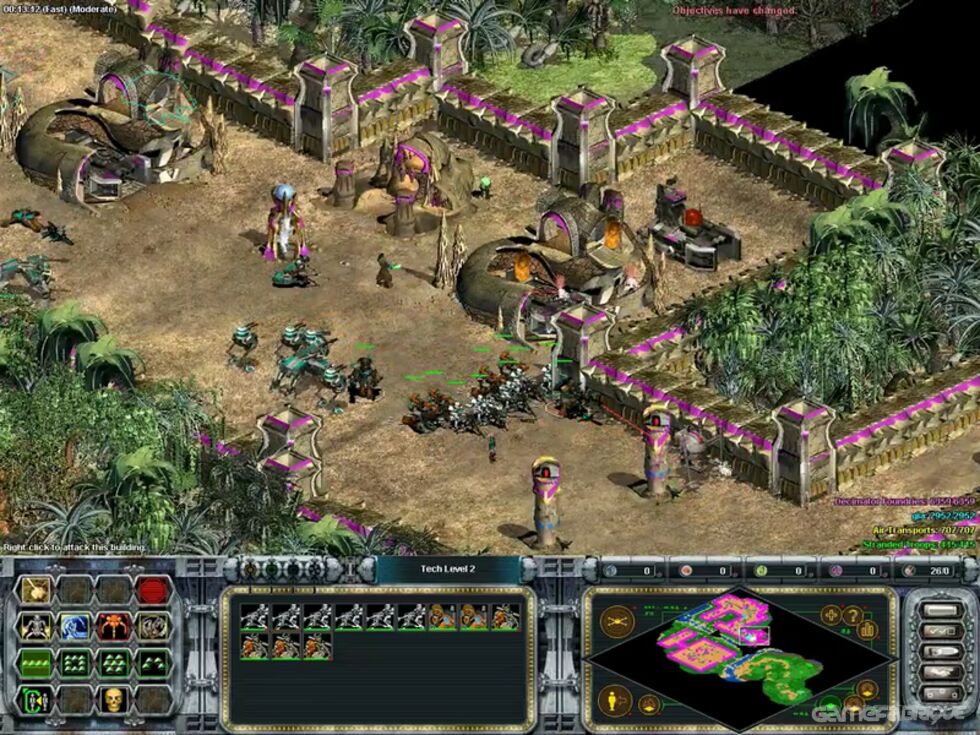Viewport: 980px width, 735px height.
Task: Click the green unit-swap command icon
Action: (x=36, y=699)
